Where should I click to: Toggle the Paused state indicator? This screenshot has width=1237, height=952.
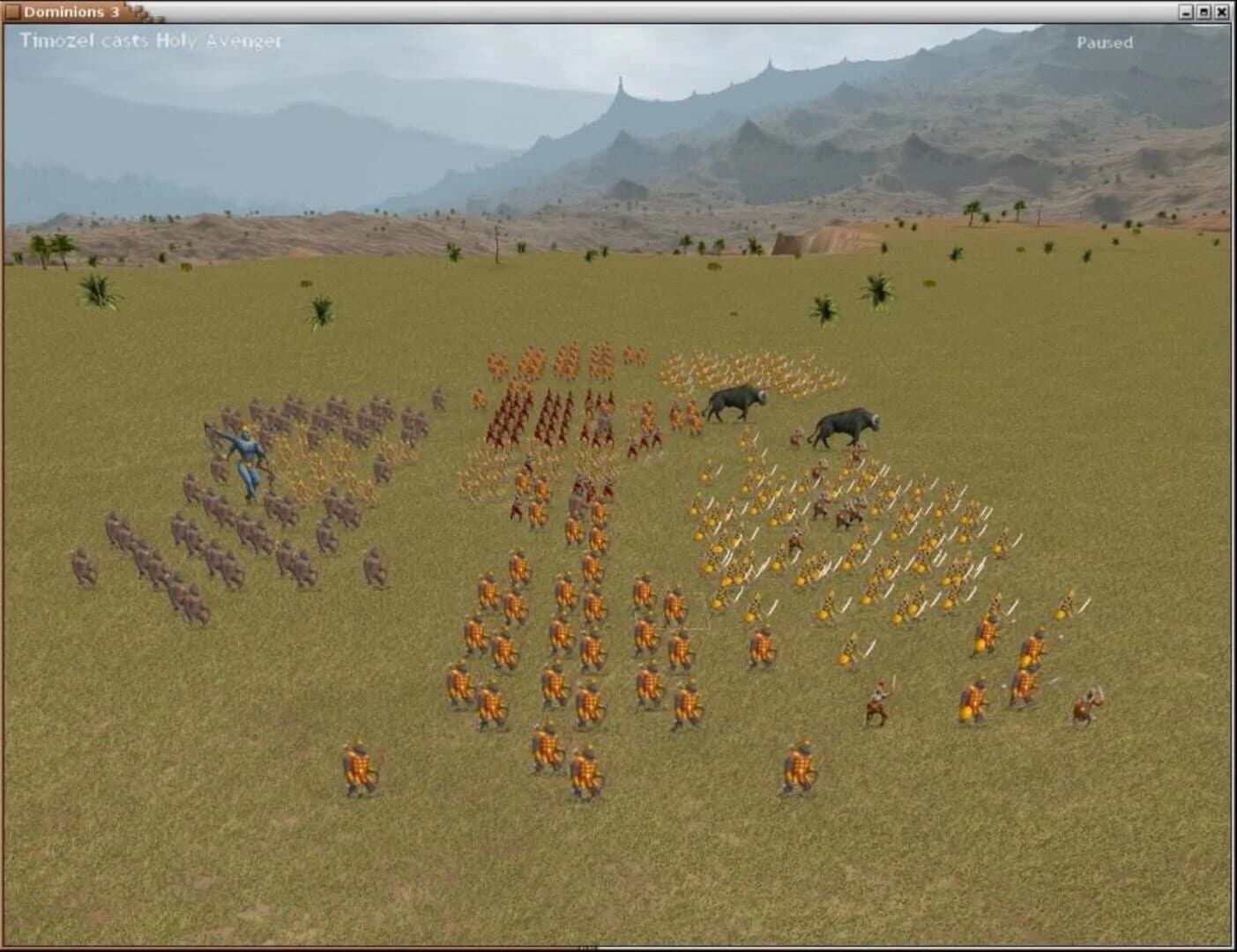(1105, 41)
